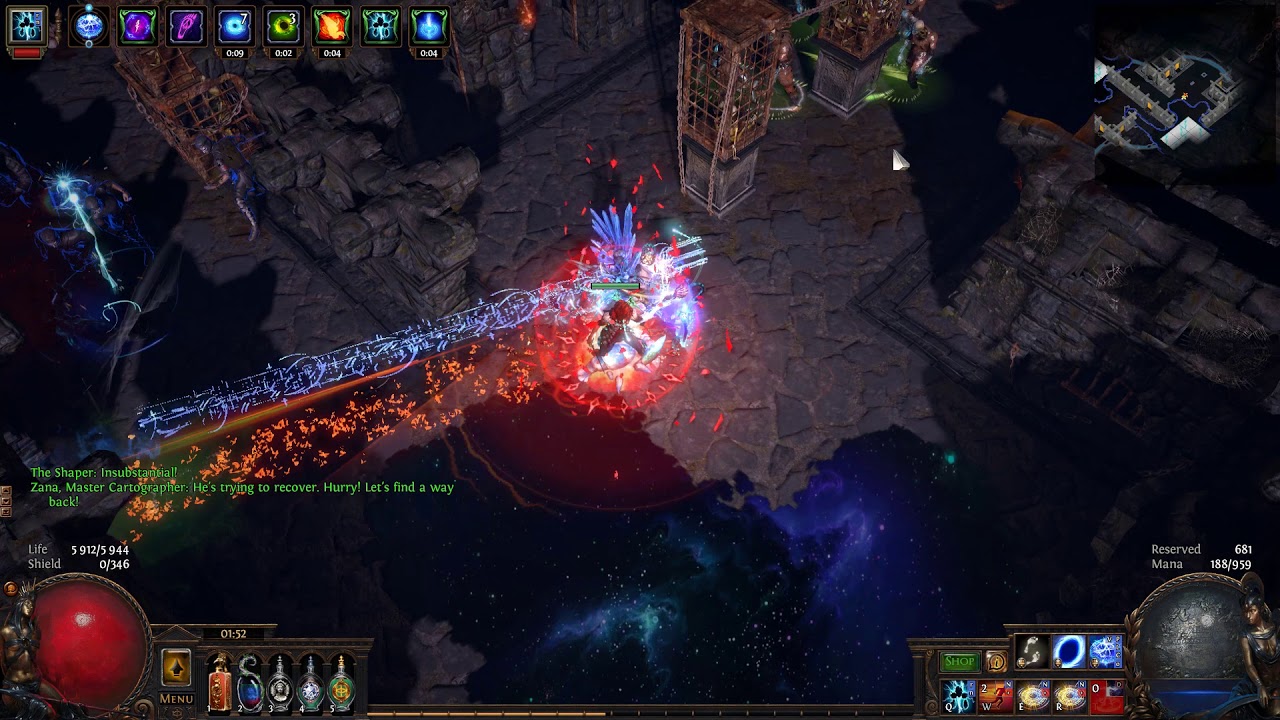Inspect the purple lightning buff icon
Image resolution: width=1280 pixels, height=720 pixels.
pos(138,26)
